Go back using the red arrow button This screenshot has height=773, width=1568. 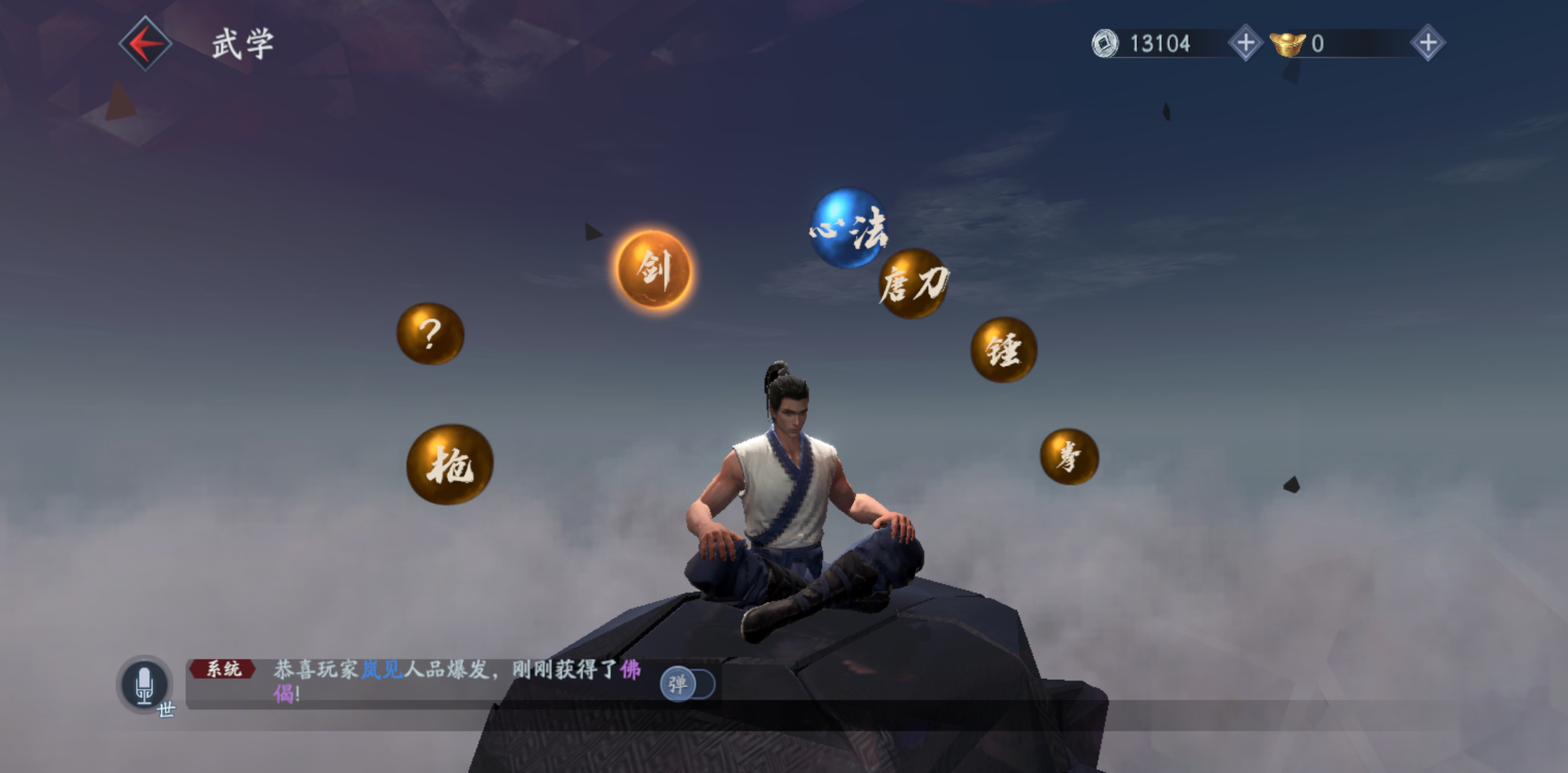(x=145, y=44)
